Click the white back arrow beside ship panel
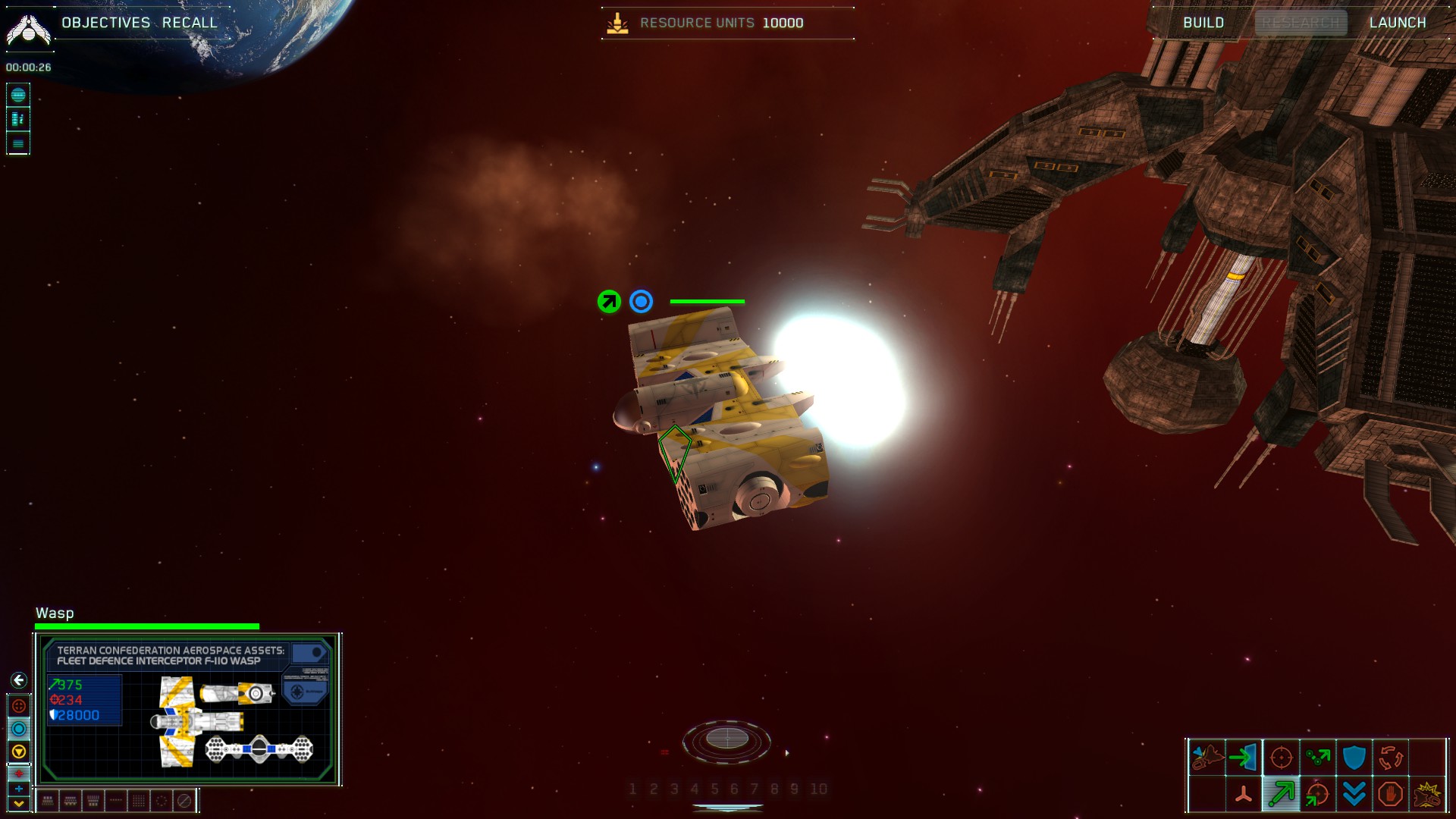 [x=19, y=680]
